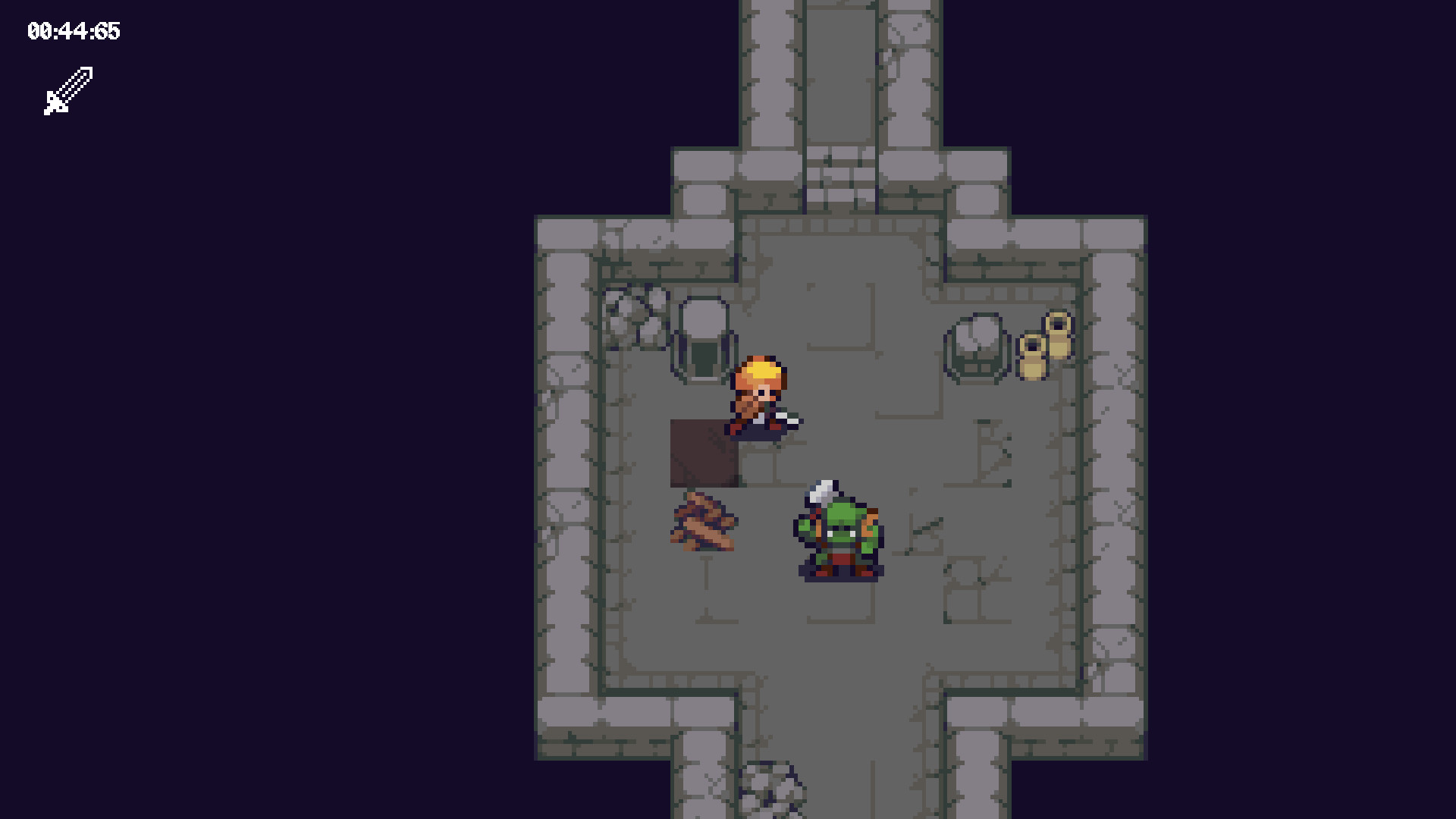Click the timer reading 00:44:65
The width and height of the screenshot is (1456, 819).
coord(74,32)
